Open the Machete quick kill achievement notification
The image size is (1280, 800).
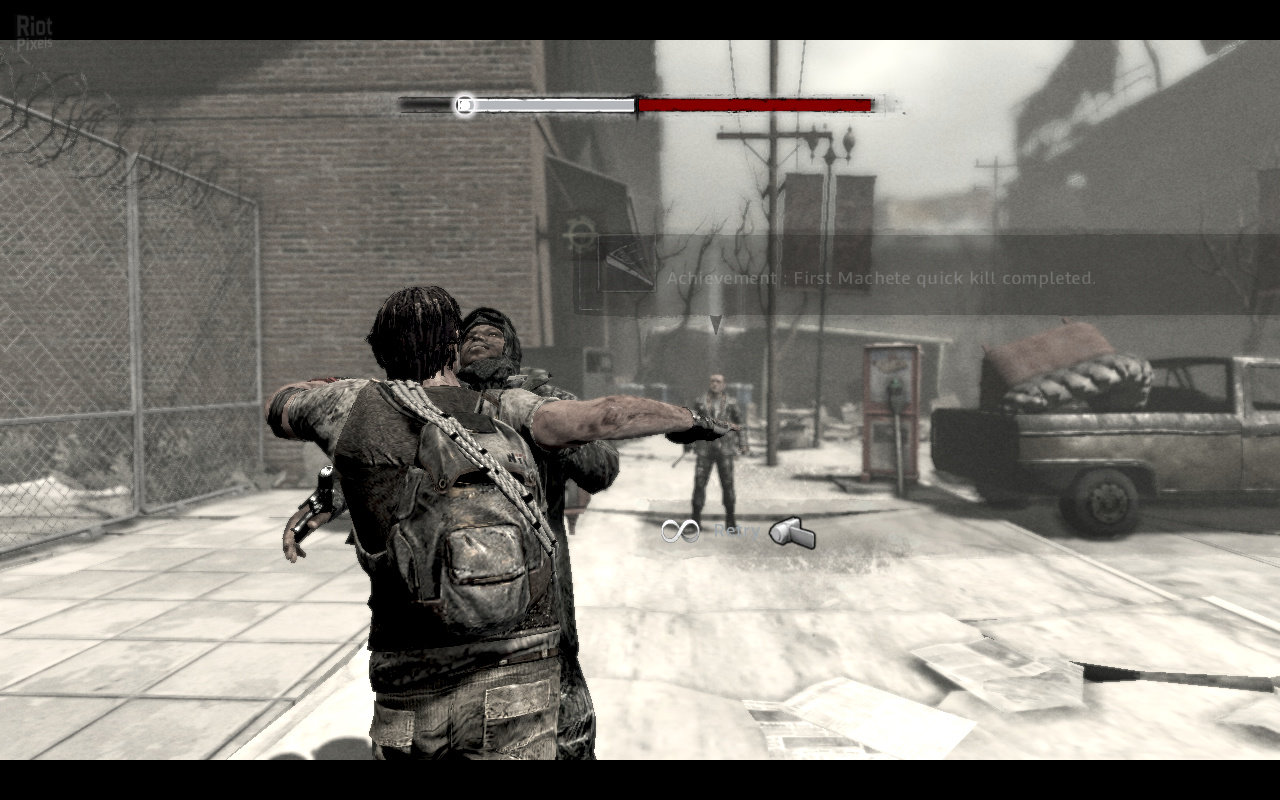click(x=880, y=278)
